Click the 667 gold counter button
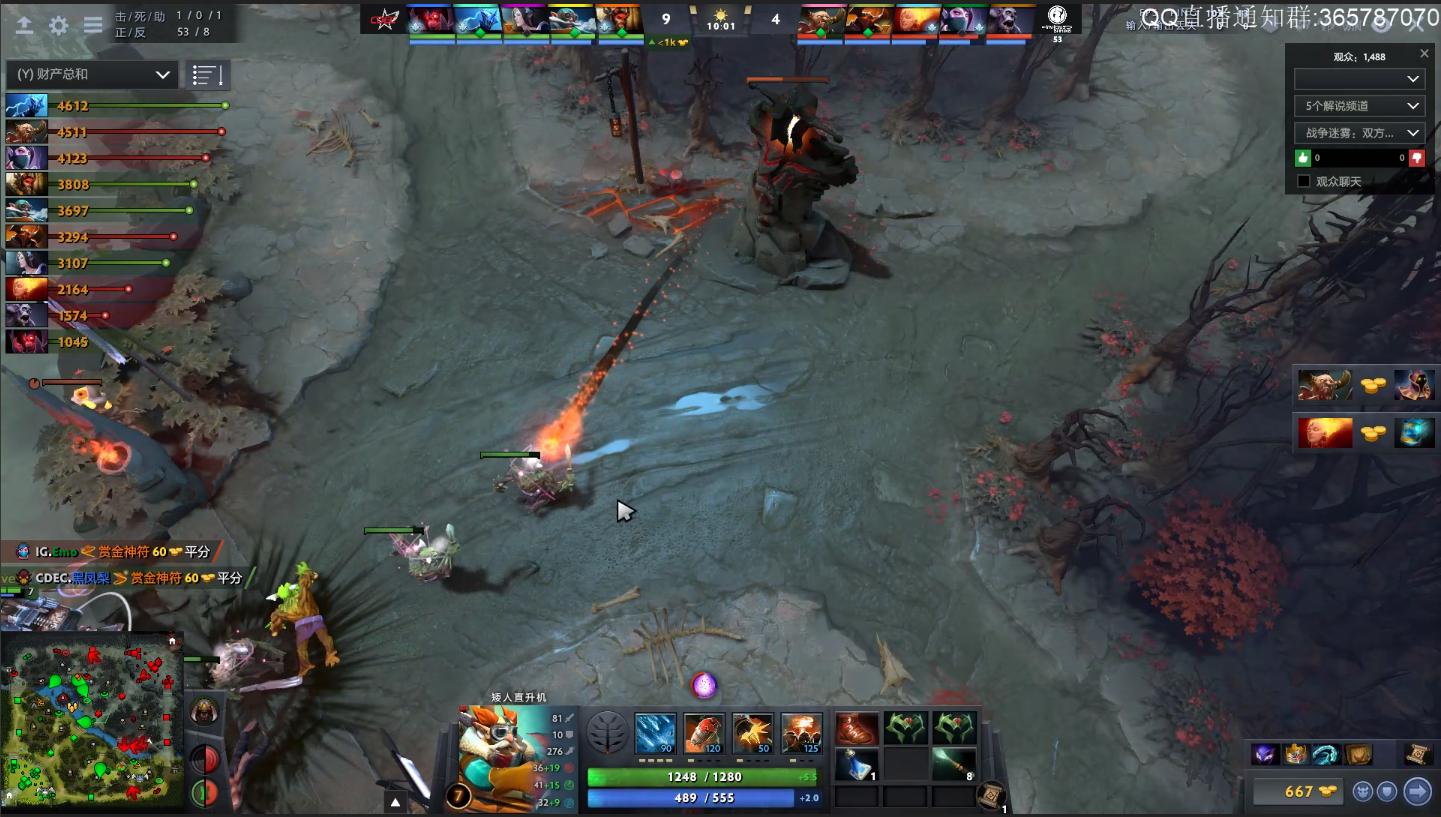Image resolution: width=1441 pixels, height=817 pixels. pos(1296,791)
